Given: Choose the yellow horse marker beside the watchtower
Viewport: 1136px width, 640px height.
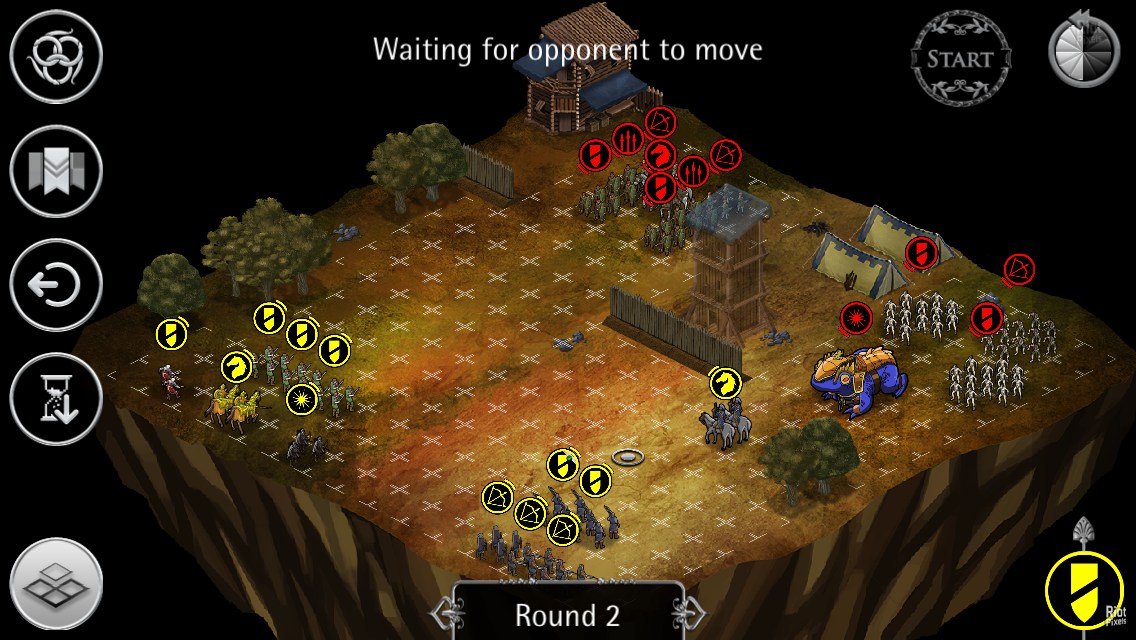Looking at the screenshot, I should [x=725, y=382].
